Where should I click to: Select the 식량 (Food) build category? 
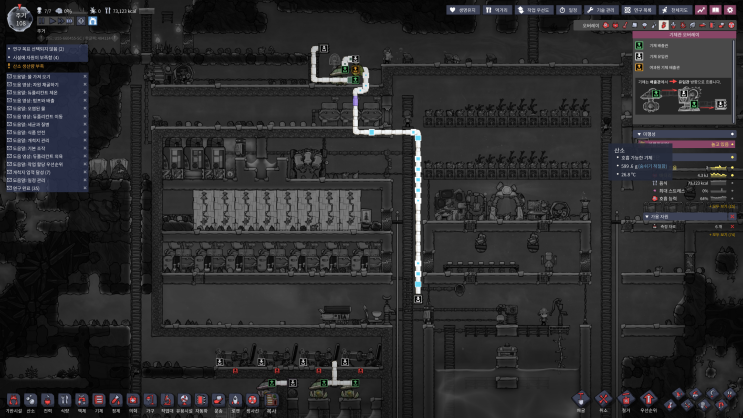point(64,401)
